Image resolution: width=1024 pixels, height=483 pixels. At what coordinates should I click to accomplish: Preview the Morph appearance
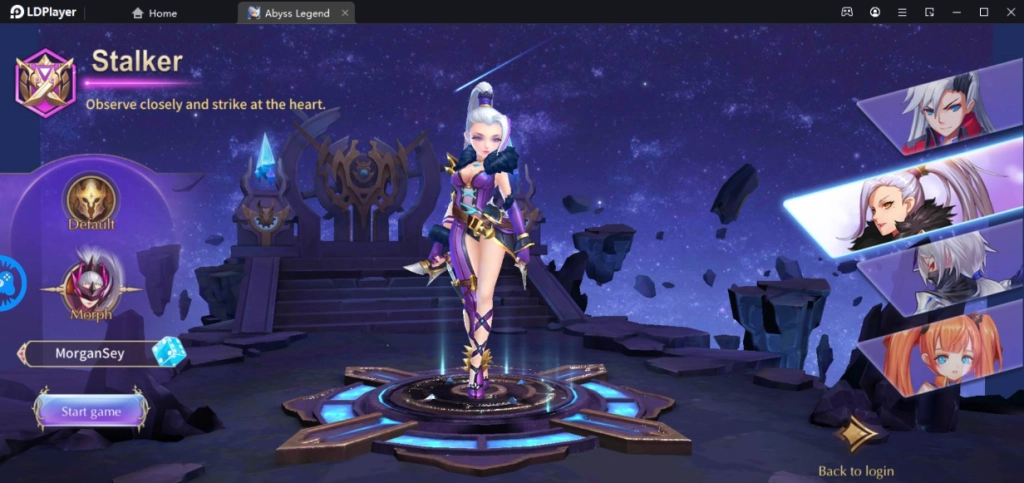pos(91,282)
